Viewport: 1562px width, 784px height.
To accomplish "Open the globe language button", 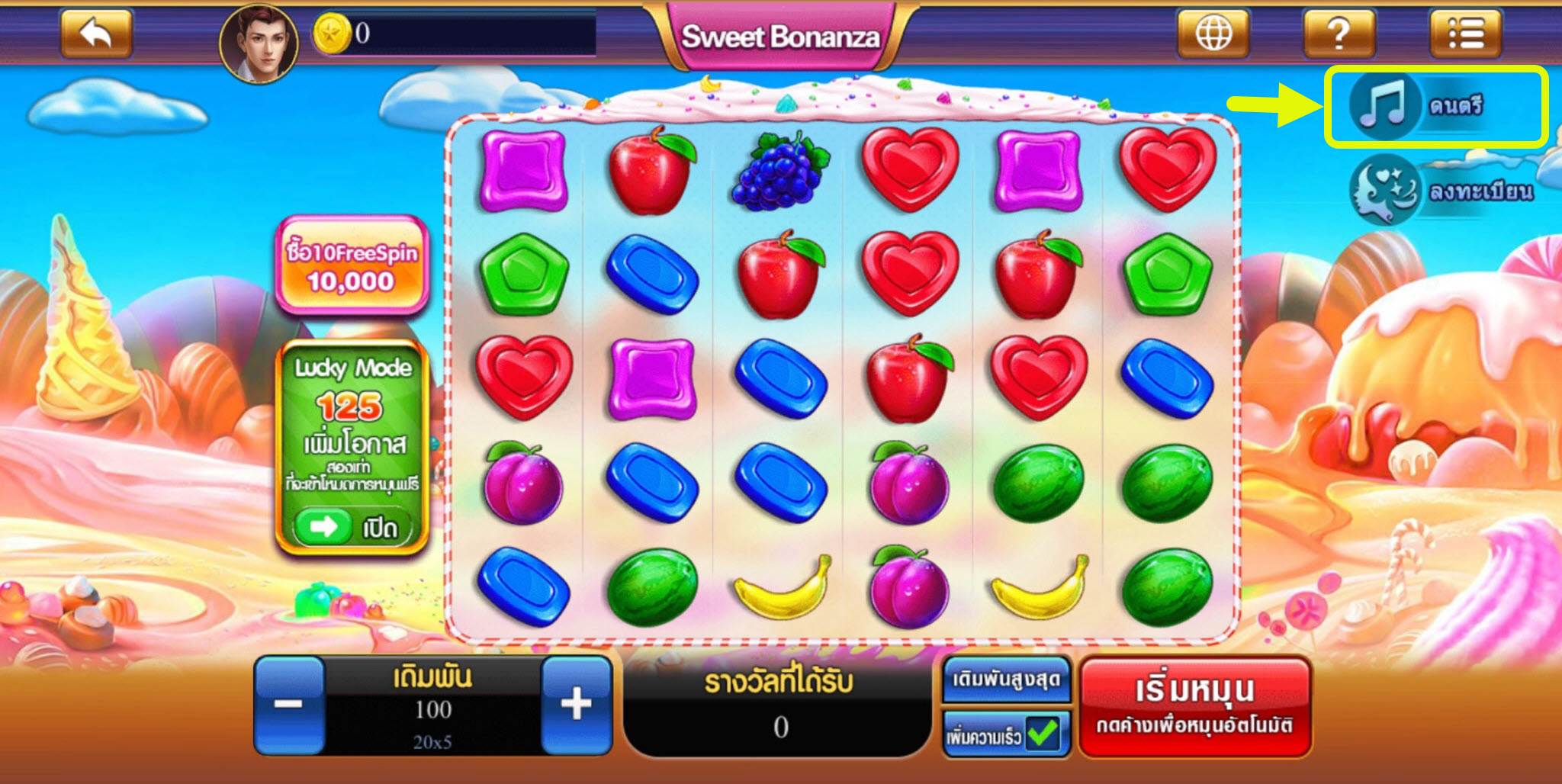I will (x=1213, y=34).
